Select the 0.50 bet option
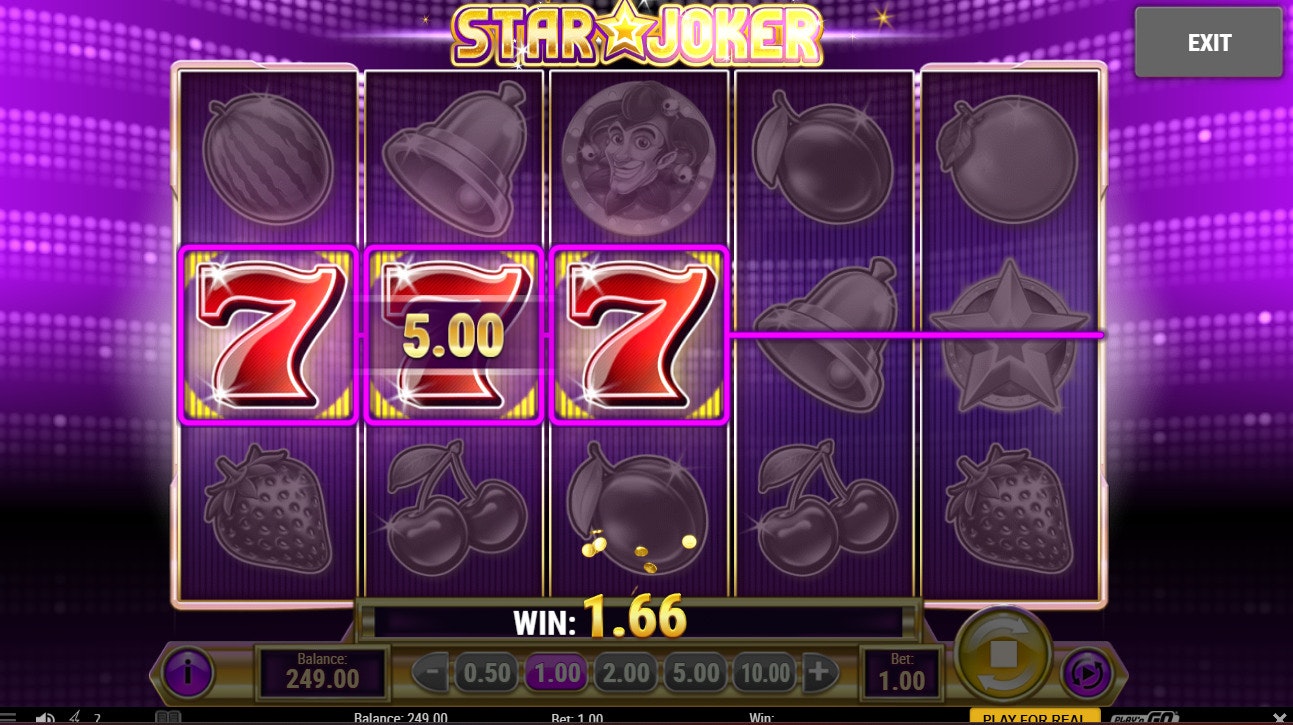 (486, 671)
